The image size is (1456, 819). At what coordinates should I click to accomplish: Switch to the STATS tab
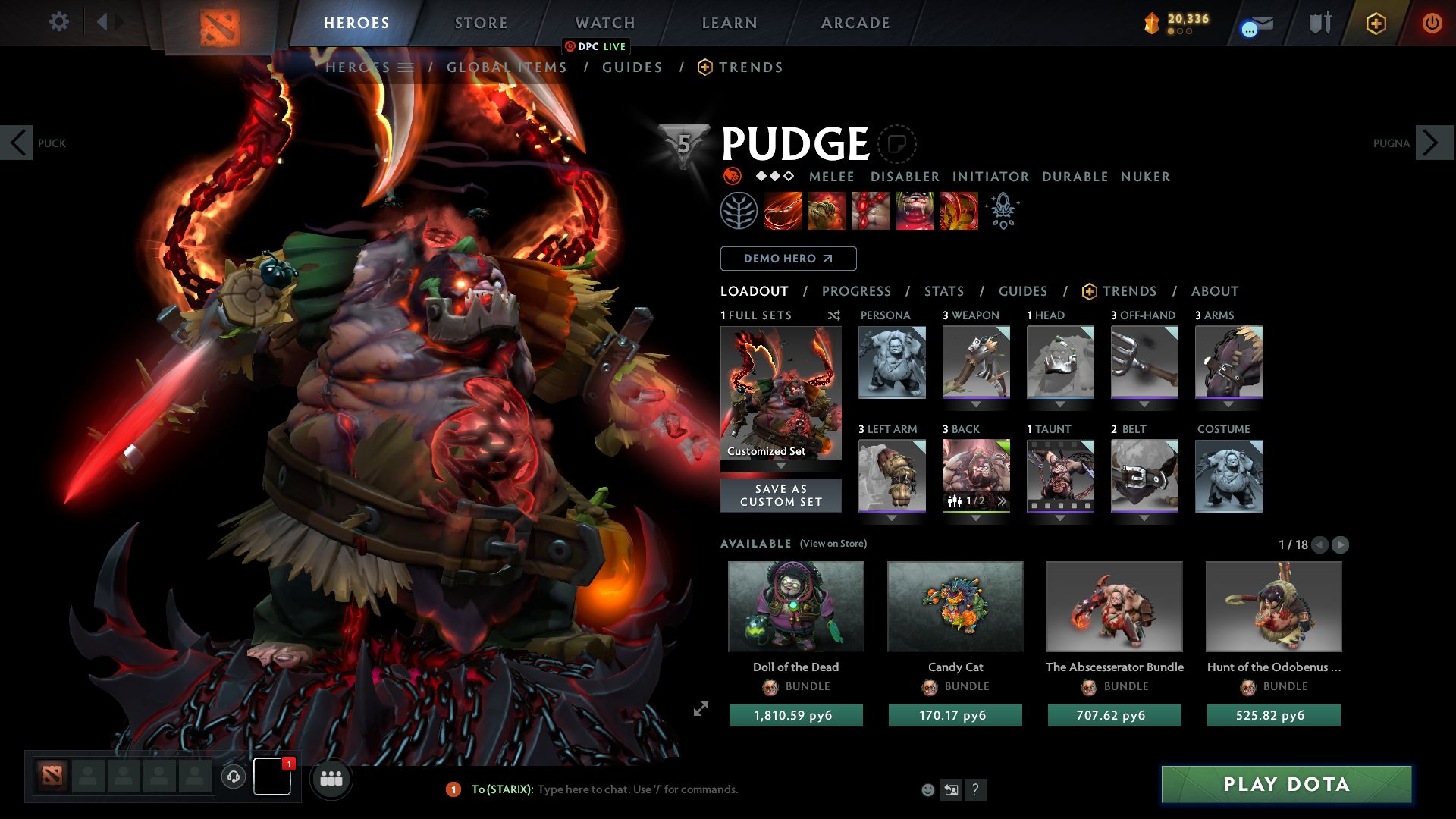tap(943, 291)
